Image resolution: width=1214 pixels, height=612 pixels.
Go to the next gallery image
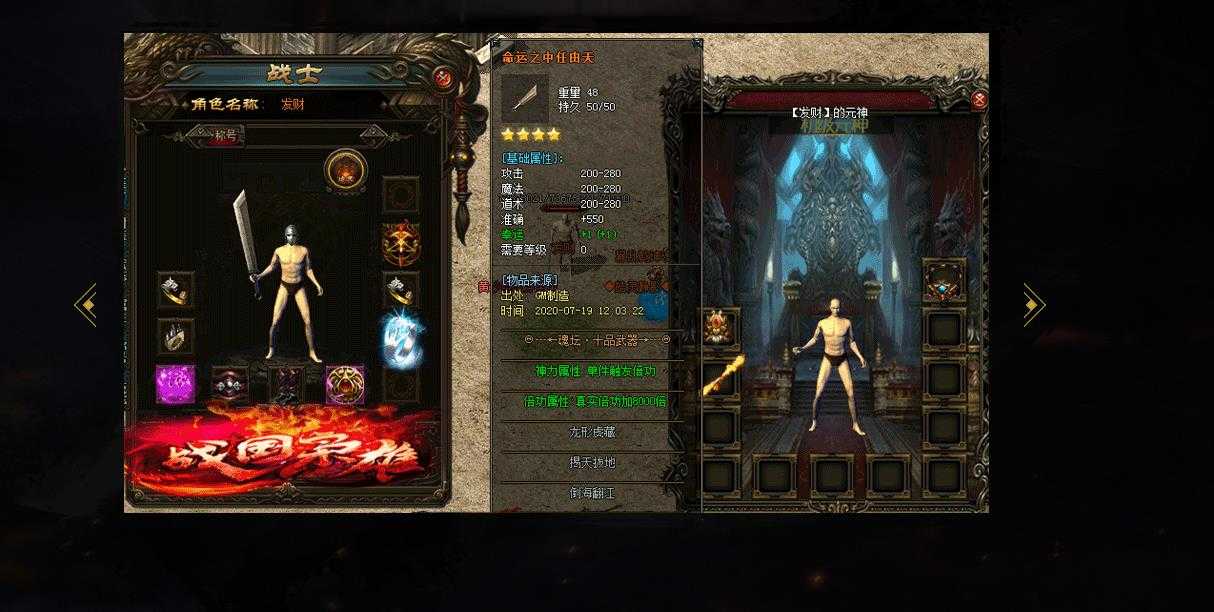coord(1033,304)
